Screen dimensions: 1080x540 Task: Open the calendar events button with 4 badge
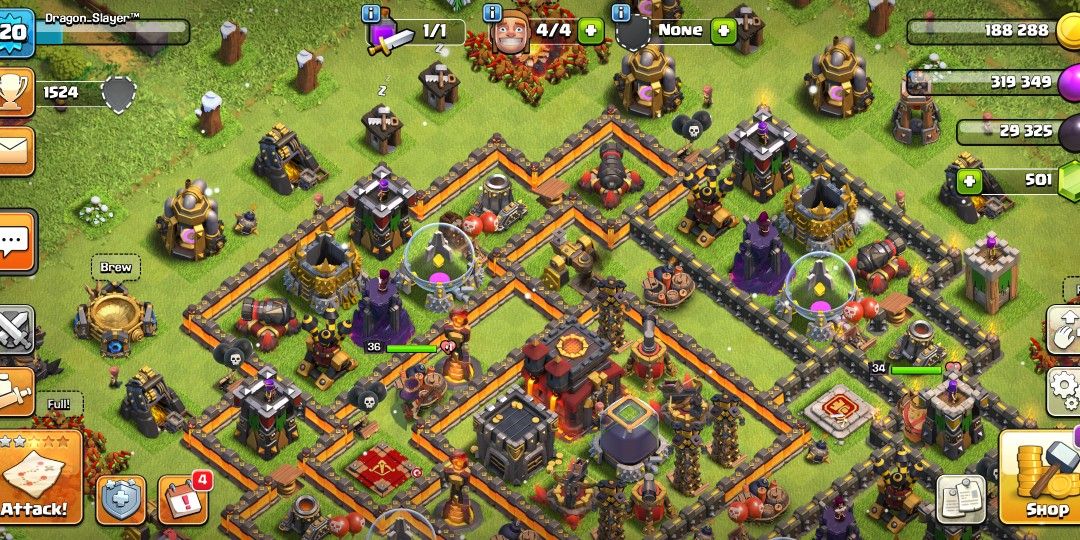tap(183, 499)
